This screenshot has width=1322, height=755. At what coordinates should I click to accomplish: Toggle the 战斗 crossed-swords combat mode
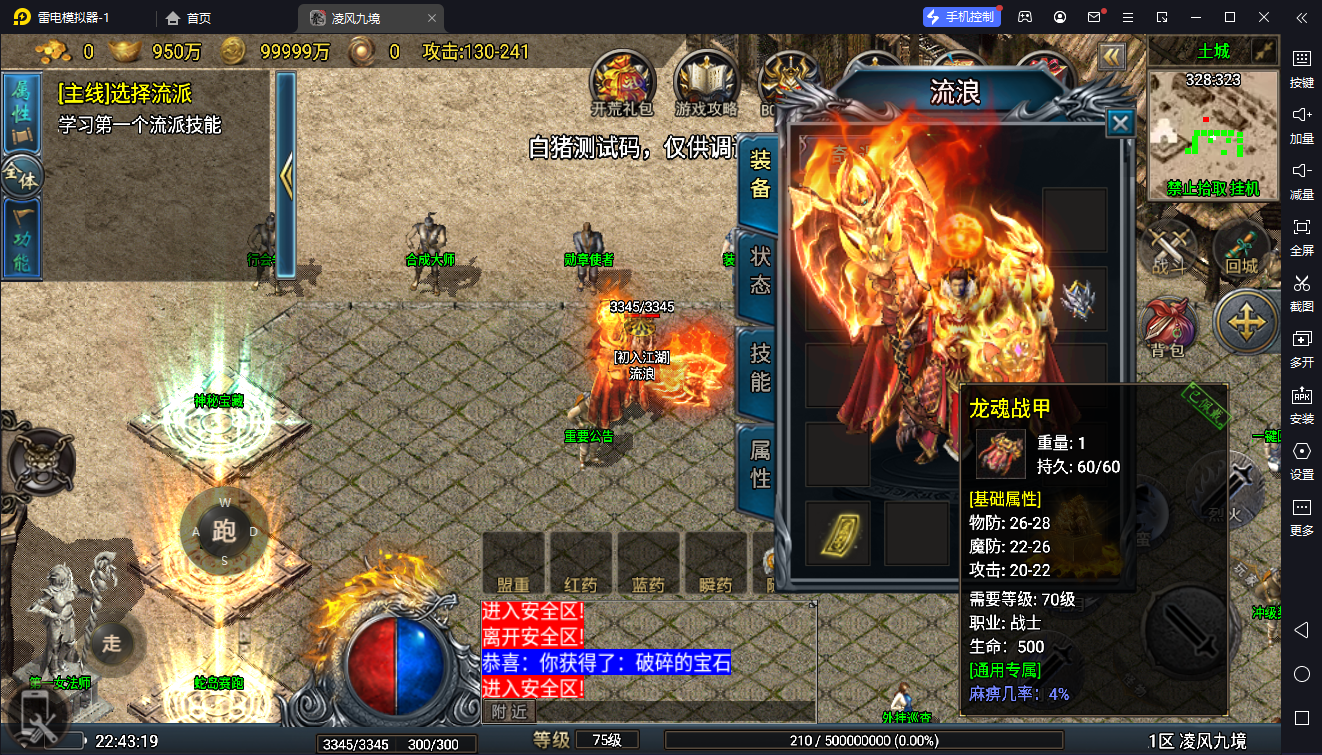point(1167,247)
